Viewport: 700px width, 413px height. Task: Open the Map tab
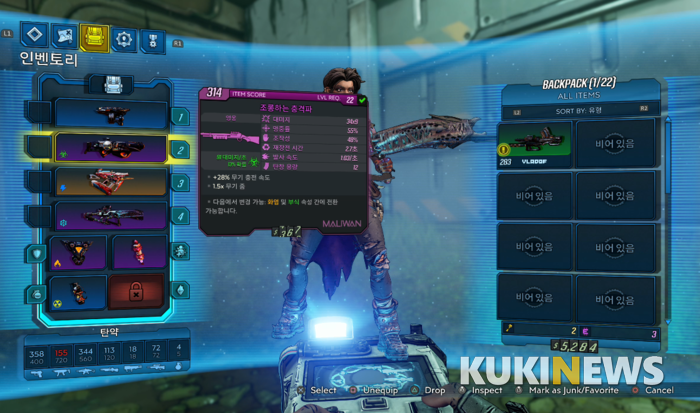point(62,38)
